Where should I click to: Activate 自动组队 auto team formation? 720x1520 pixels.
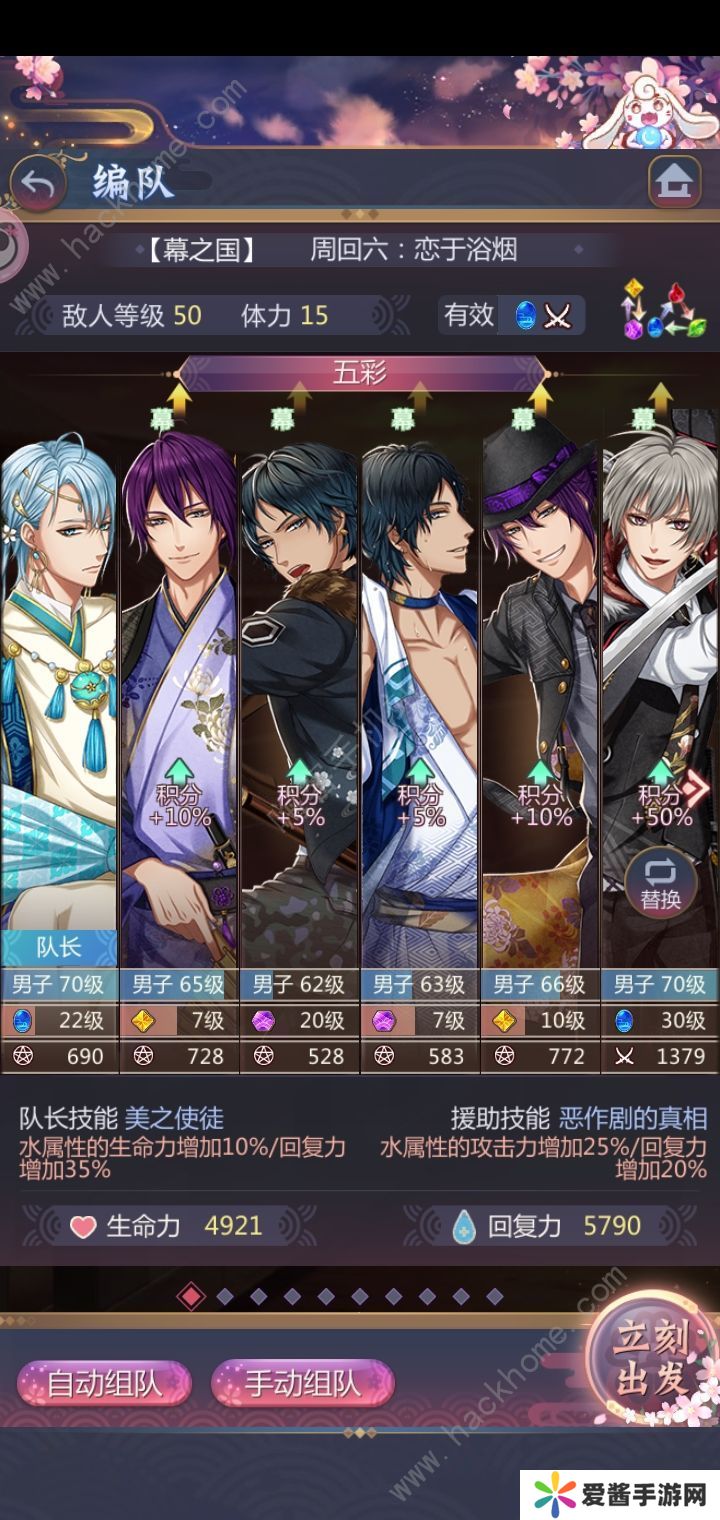pos(104,1384)
